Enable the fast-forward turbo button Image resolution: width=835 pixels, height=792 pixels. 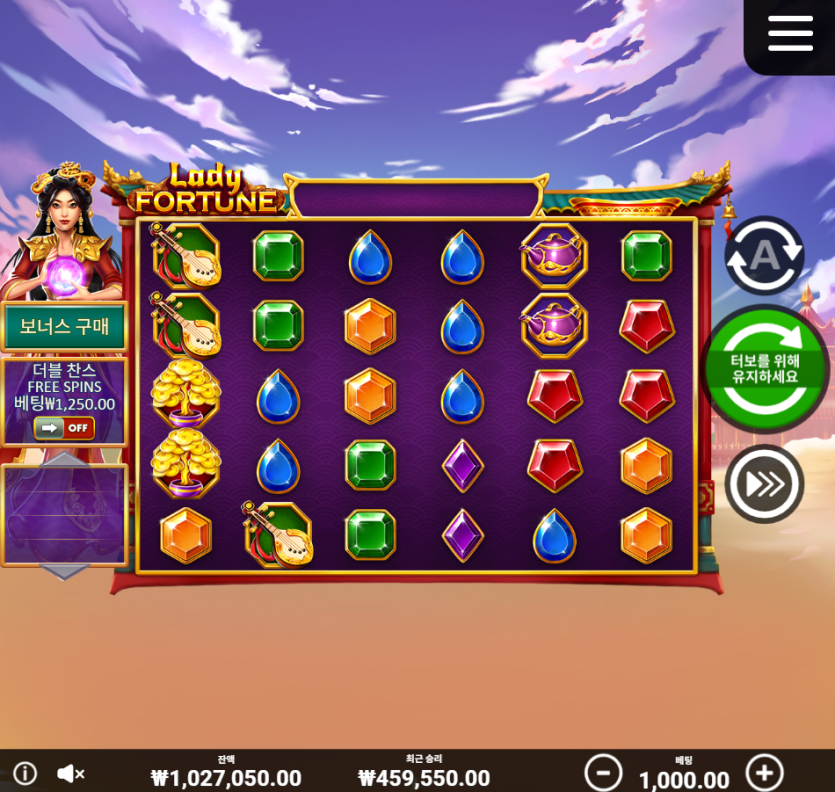tap(764, 484)
